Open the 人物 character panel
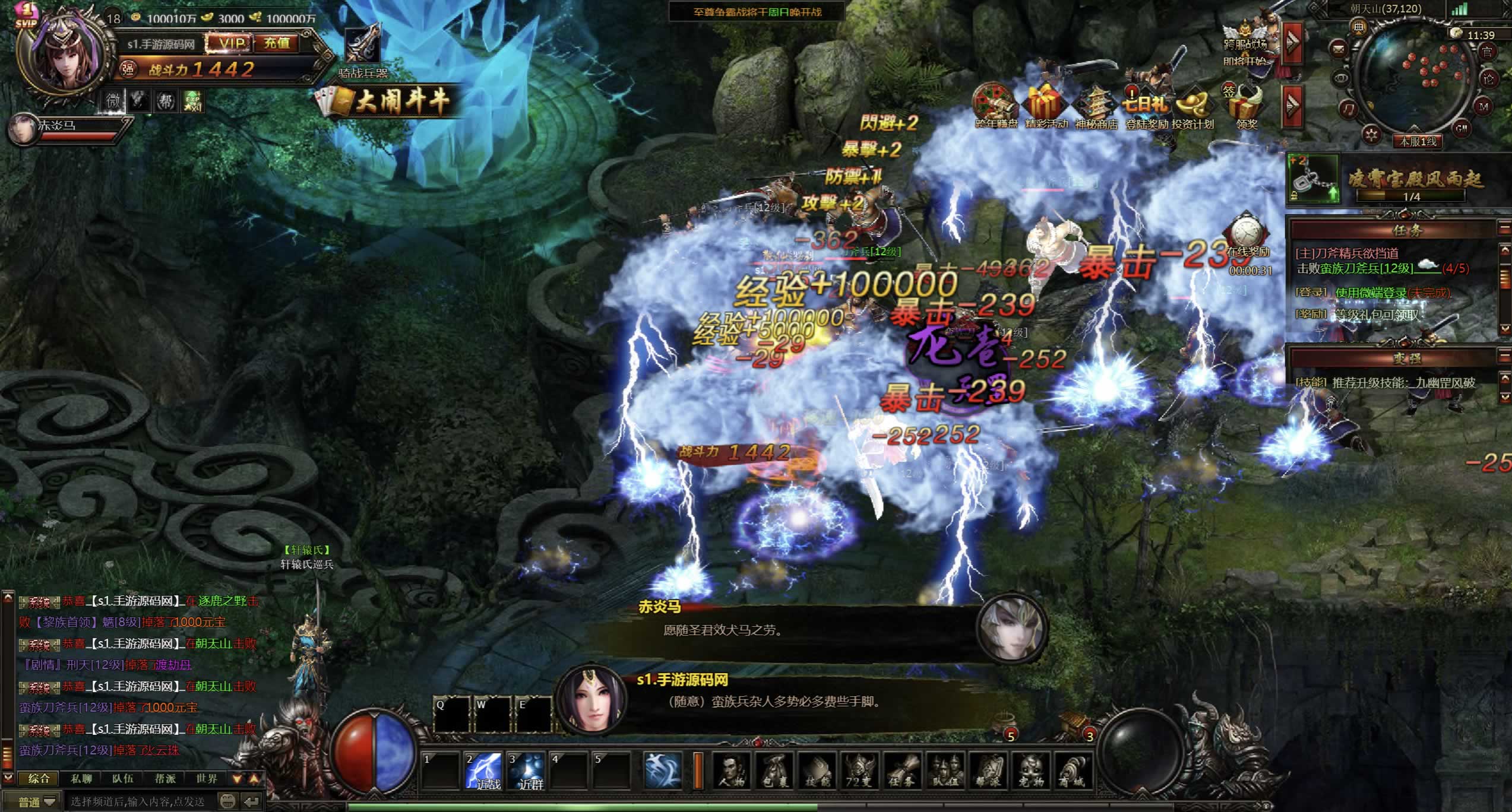 pos(731,772)
